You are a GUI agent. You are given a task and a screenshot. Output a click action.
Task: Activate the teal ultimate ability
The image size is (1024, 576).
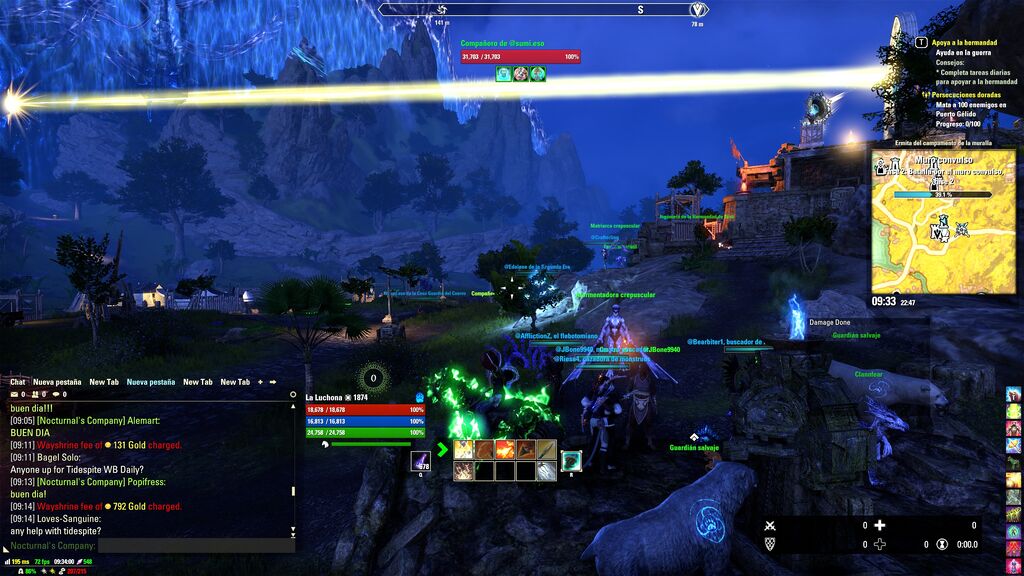coord(571,460)
